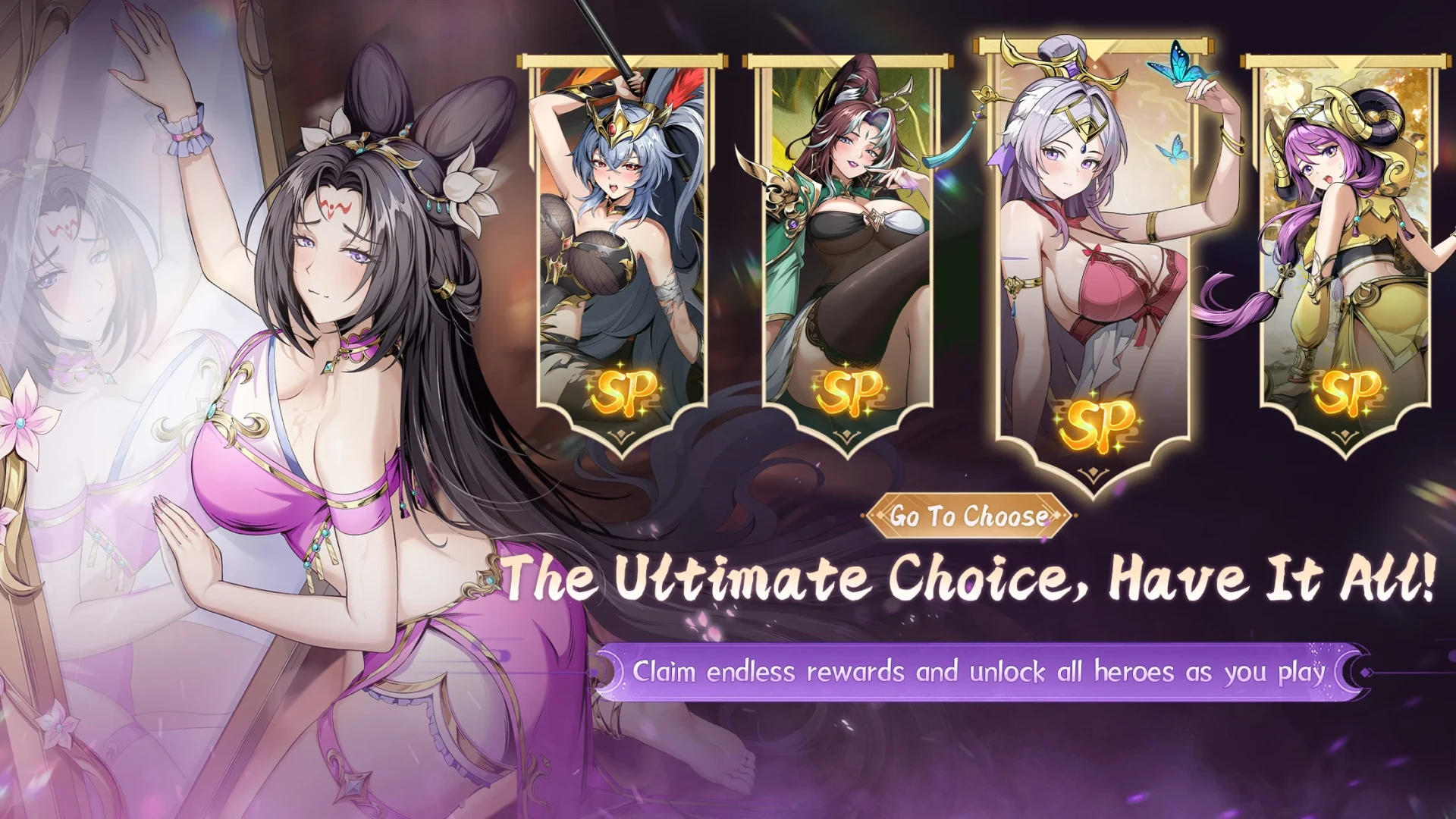Select the purple-haired ram-horned SP hero card
The width and height of the screenshot is (1456, 819).
pyautogui.click(x=1344, y=250)
